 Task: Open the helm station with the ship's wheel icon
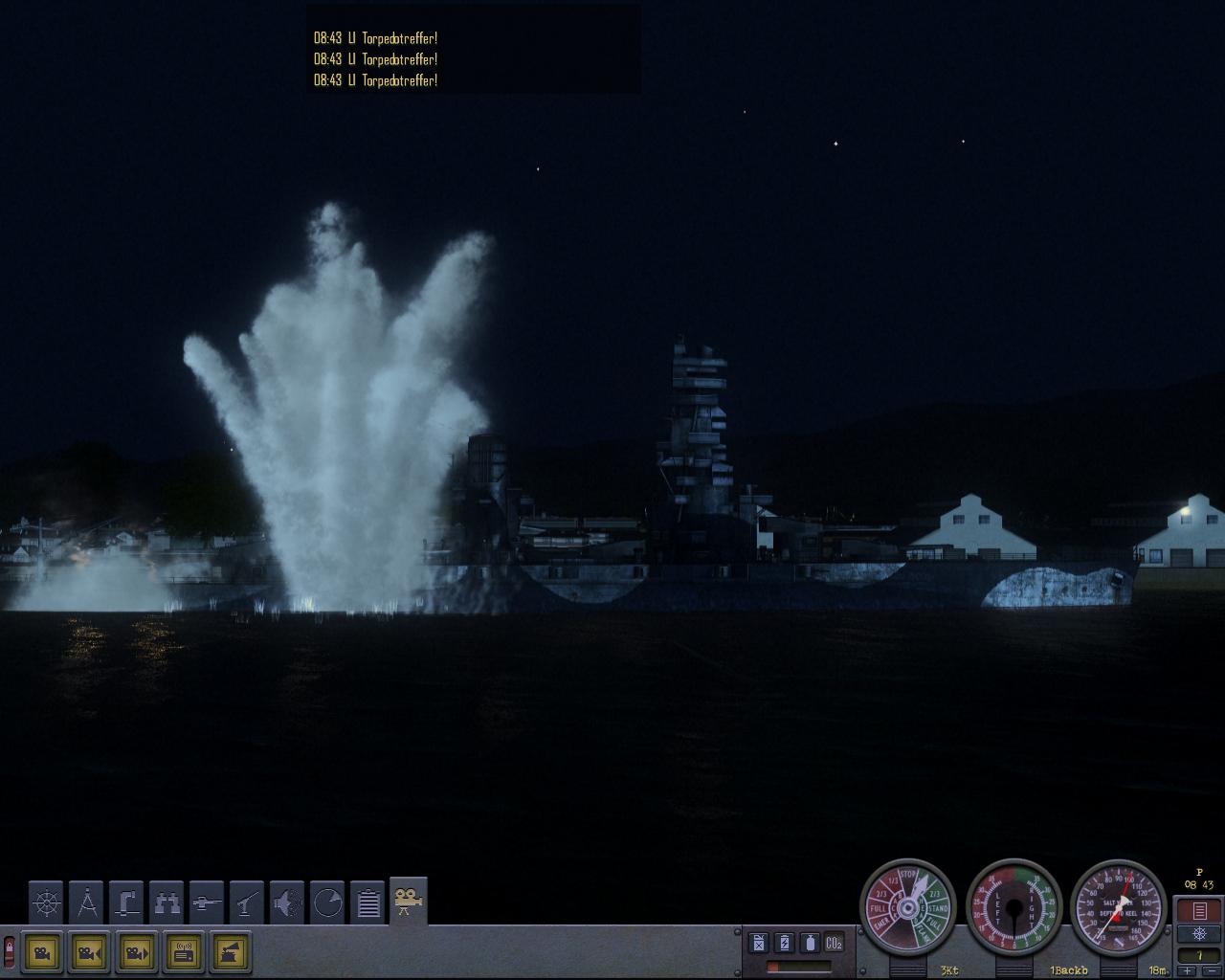46,902
